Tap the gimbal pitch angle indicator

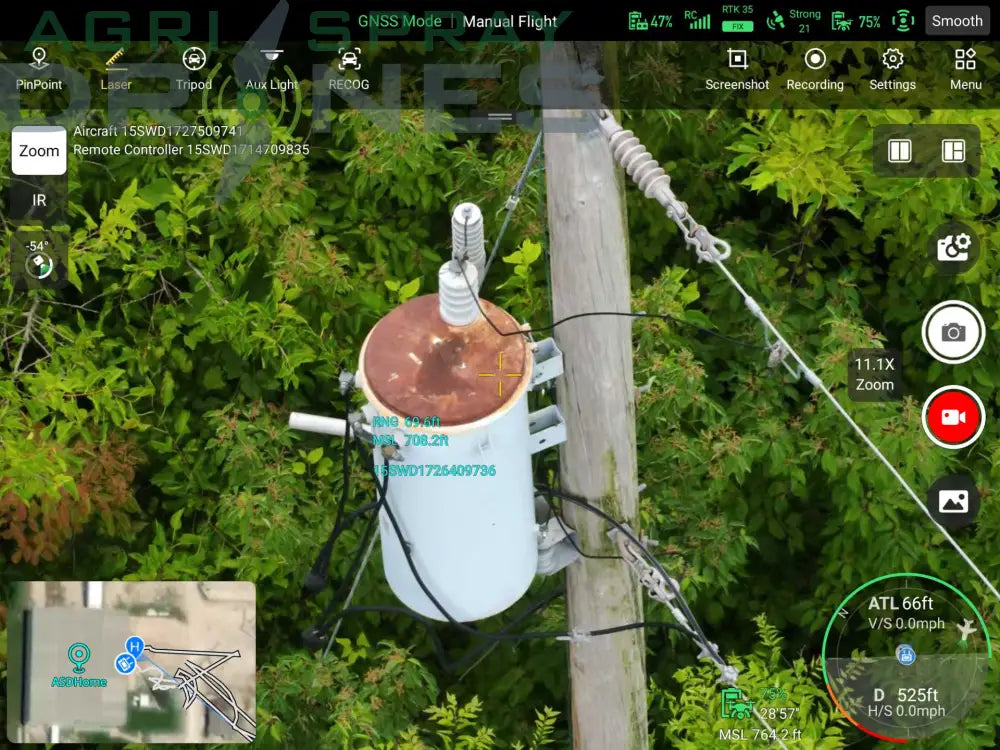(39, 259)
